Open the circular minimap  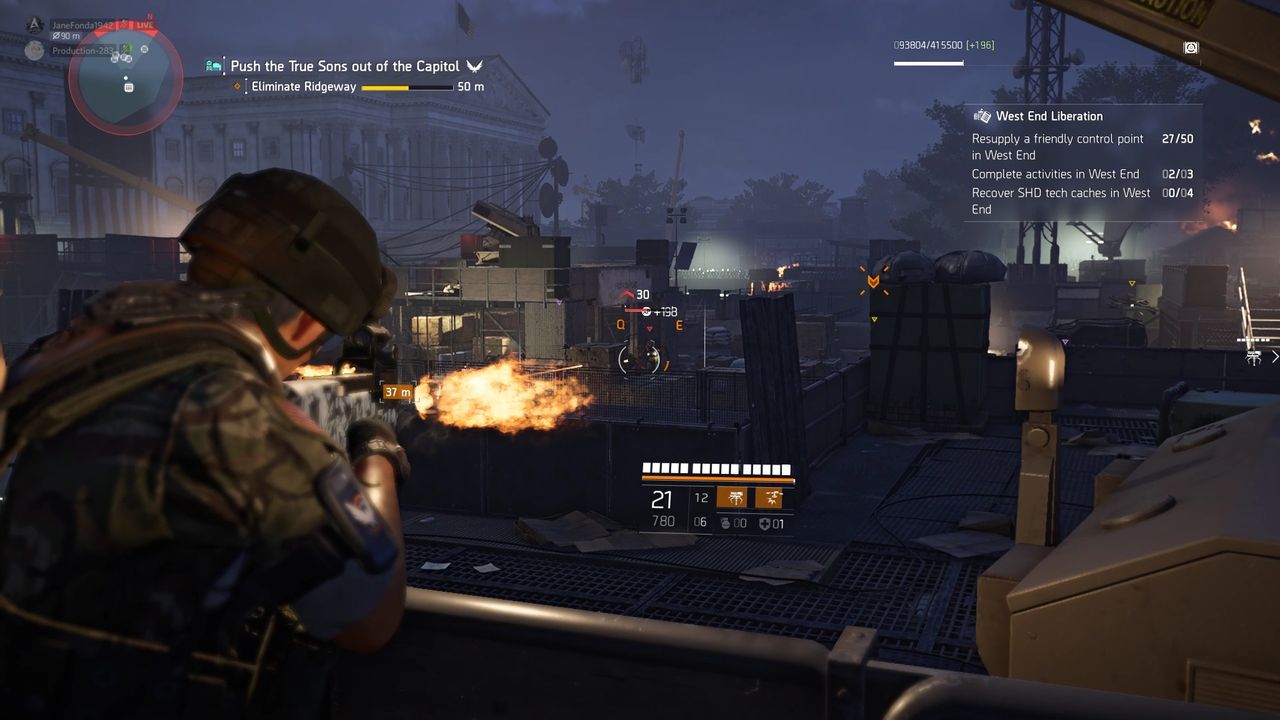pos(125,76)
